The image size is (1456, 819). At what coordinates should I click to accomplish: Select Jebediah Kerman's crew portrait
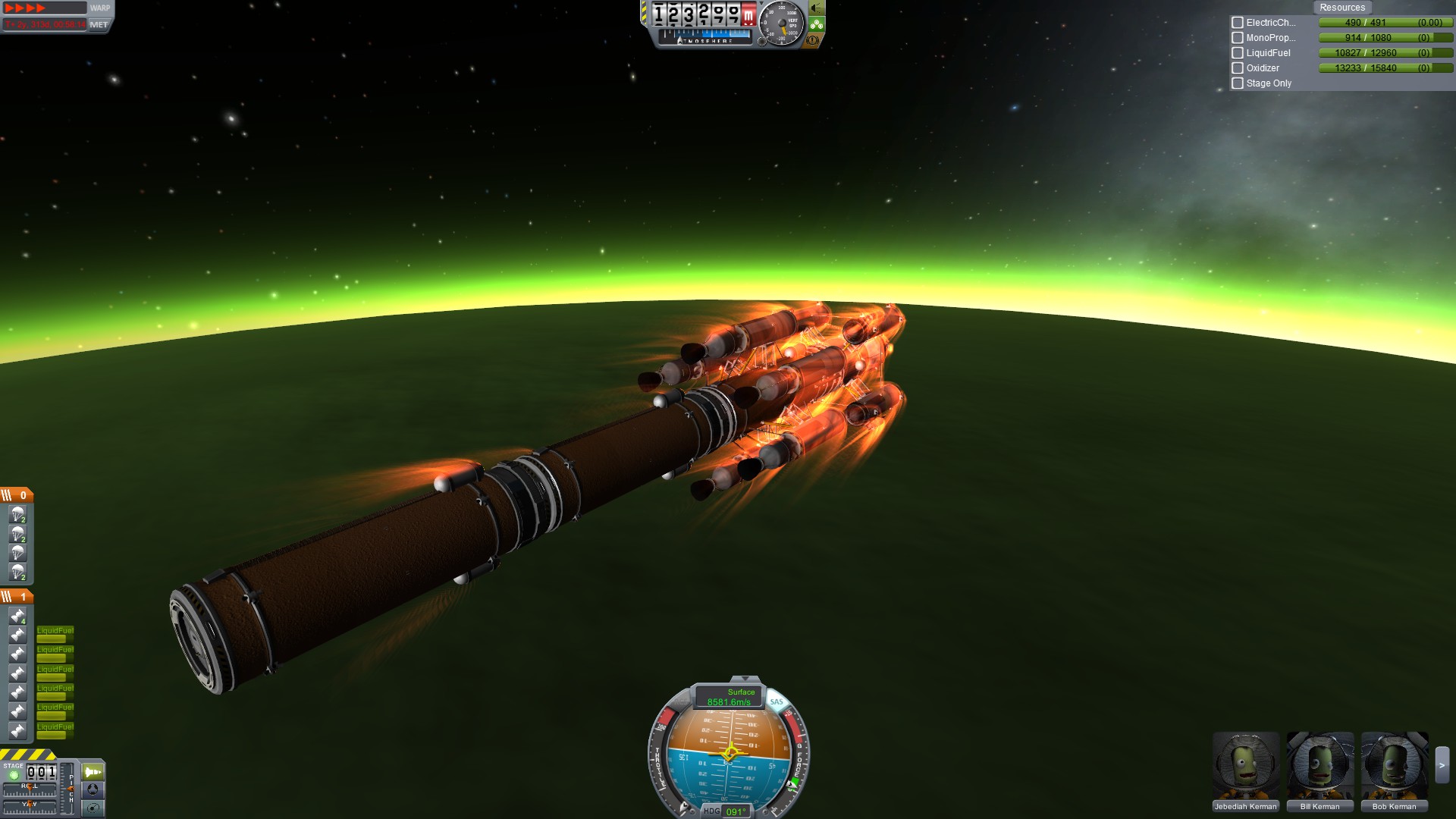1245,771
